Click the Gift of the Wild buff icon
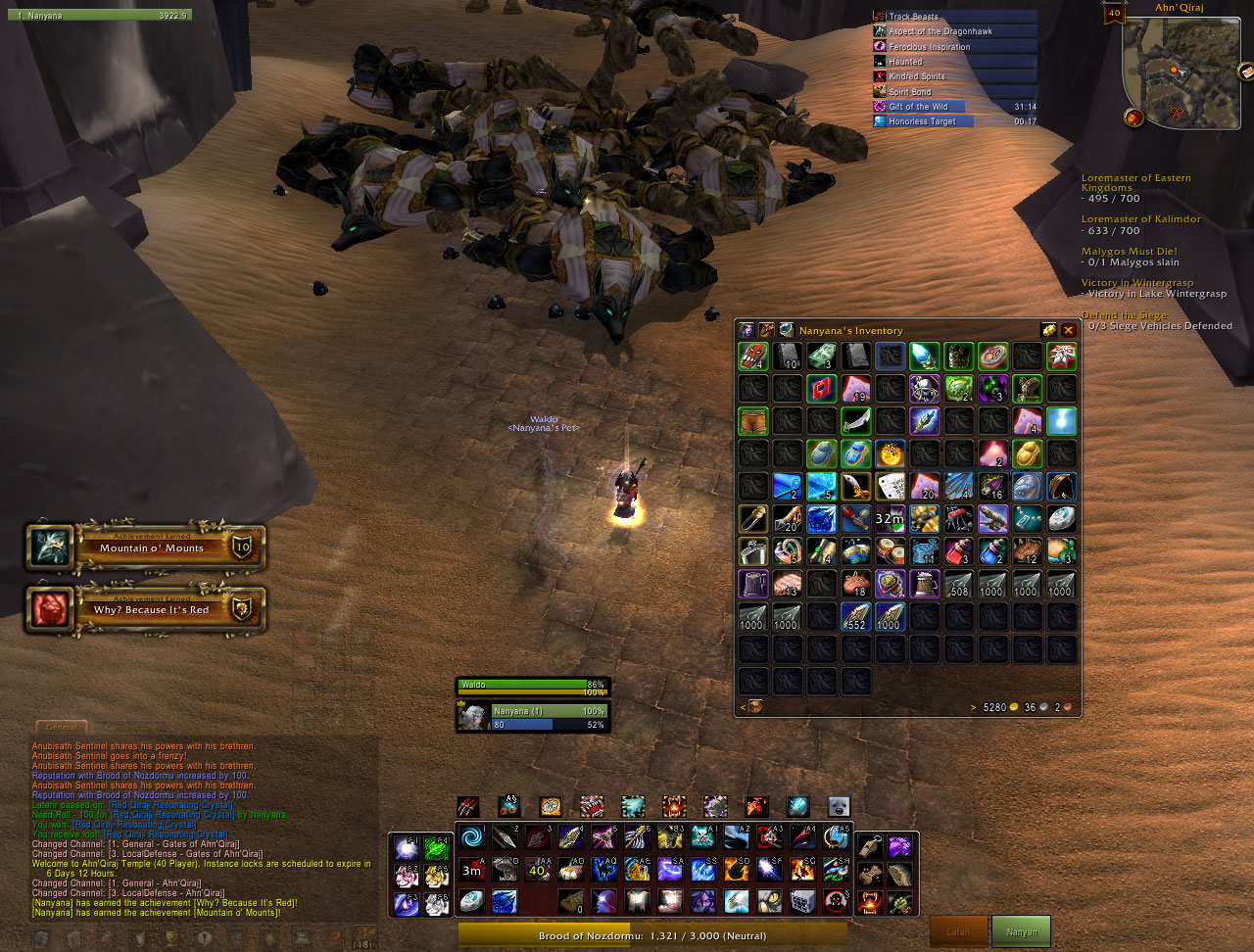1254x952 pixels. tap(879, 106)
